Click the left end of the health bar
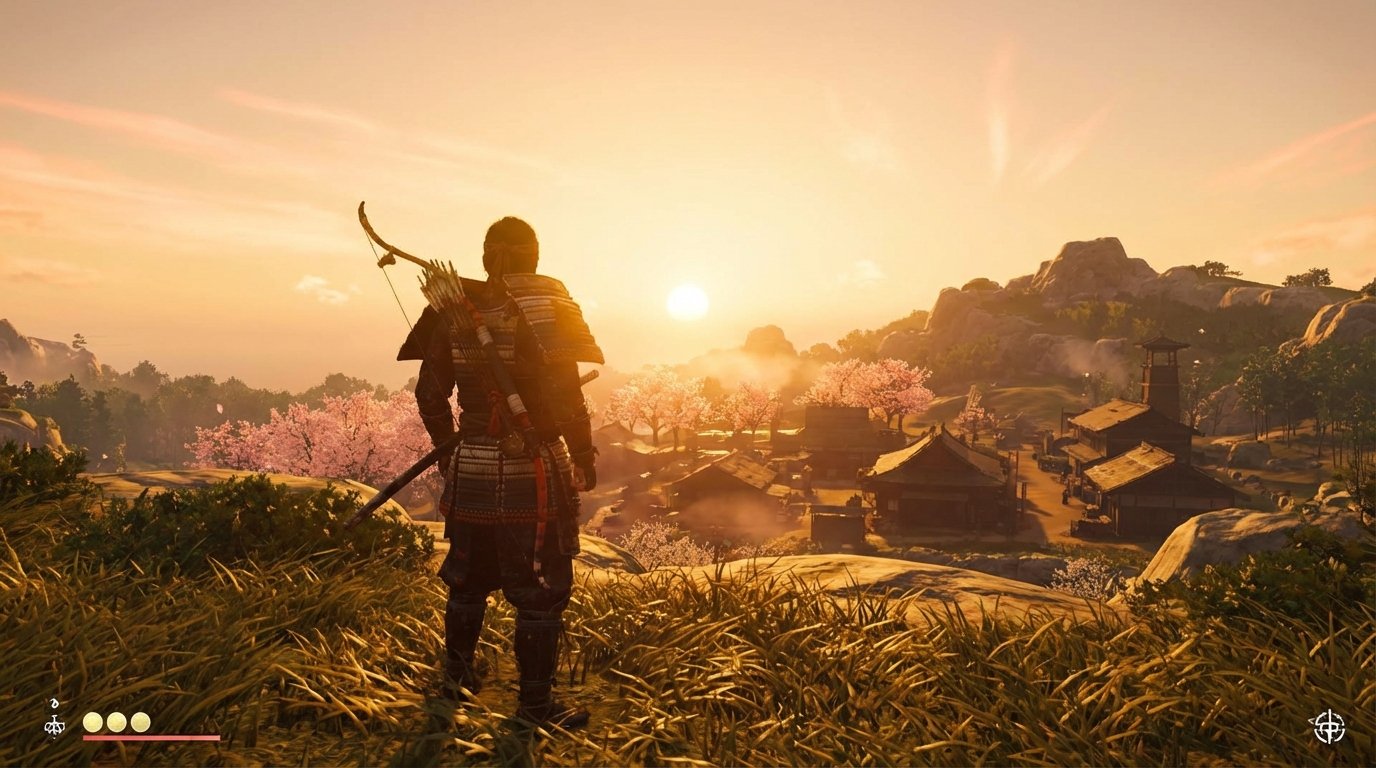 click(86, 737)
